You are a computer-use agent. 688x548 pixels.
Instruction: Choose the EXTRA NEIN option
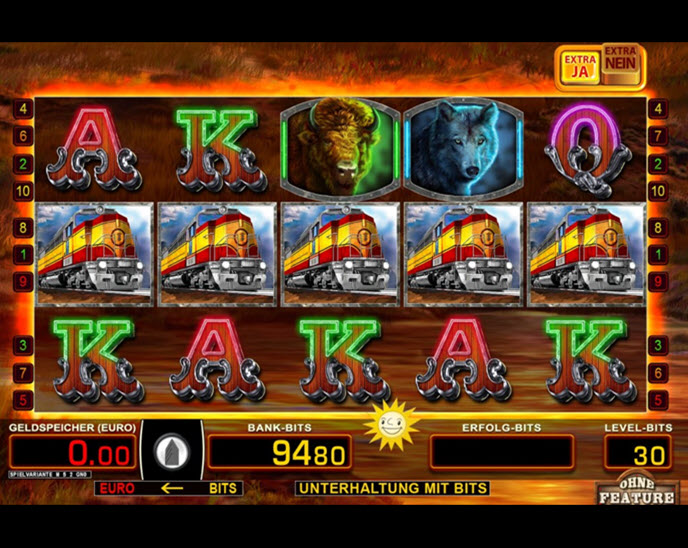pos(620,66)
